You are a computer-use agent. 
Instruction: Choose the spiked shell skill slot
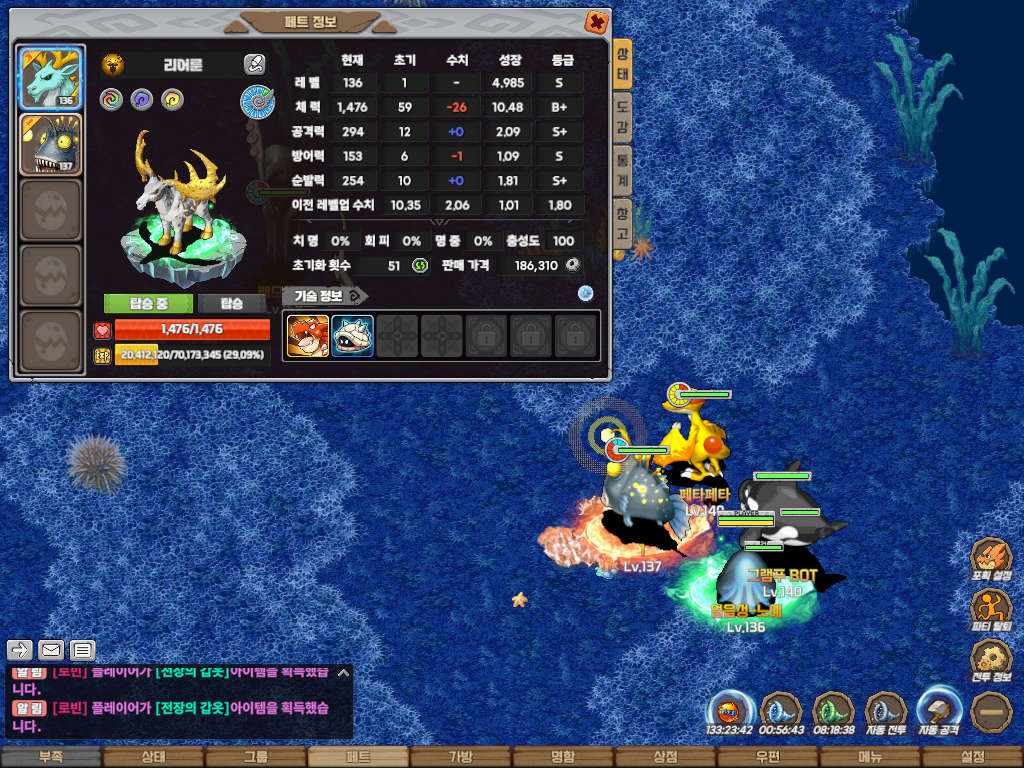(x=352, y=336)
